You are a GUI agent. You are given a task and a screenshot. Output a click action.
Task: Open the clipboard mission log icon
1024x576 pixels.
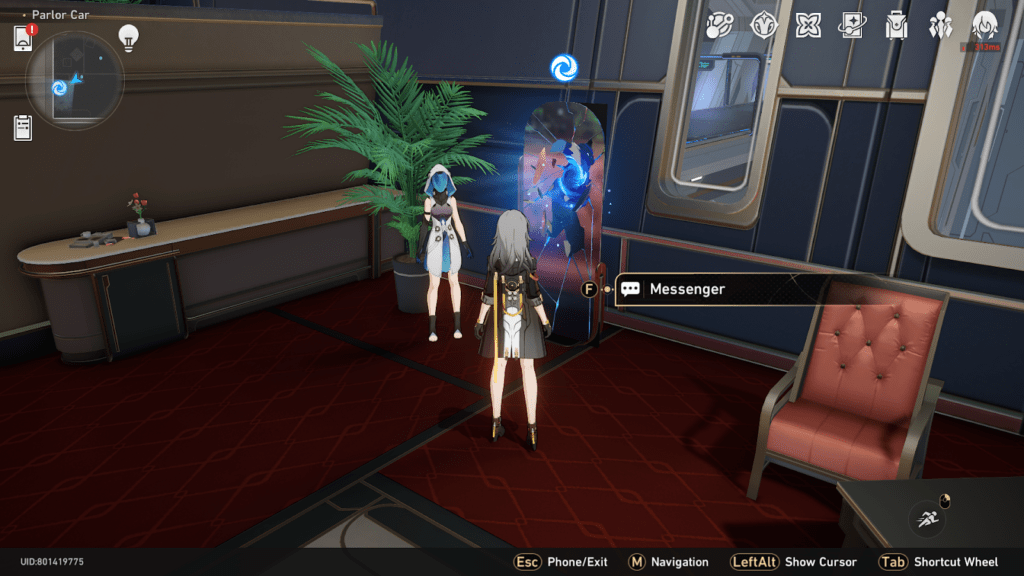tap(23, 127)
